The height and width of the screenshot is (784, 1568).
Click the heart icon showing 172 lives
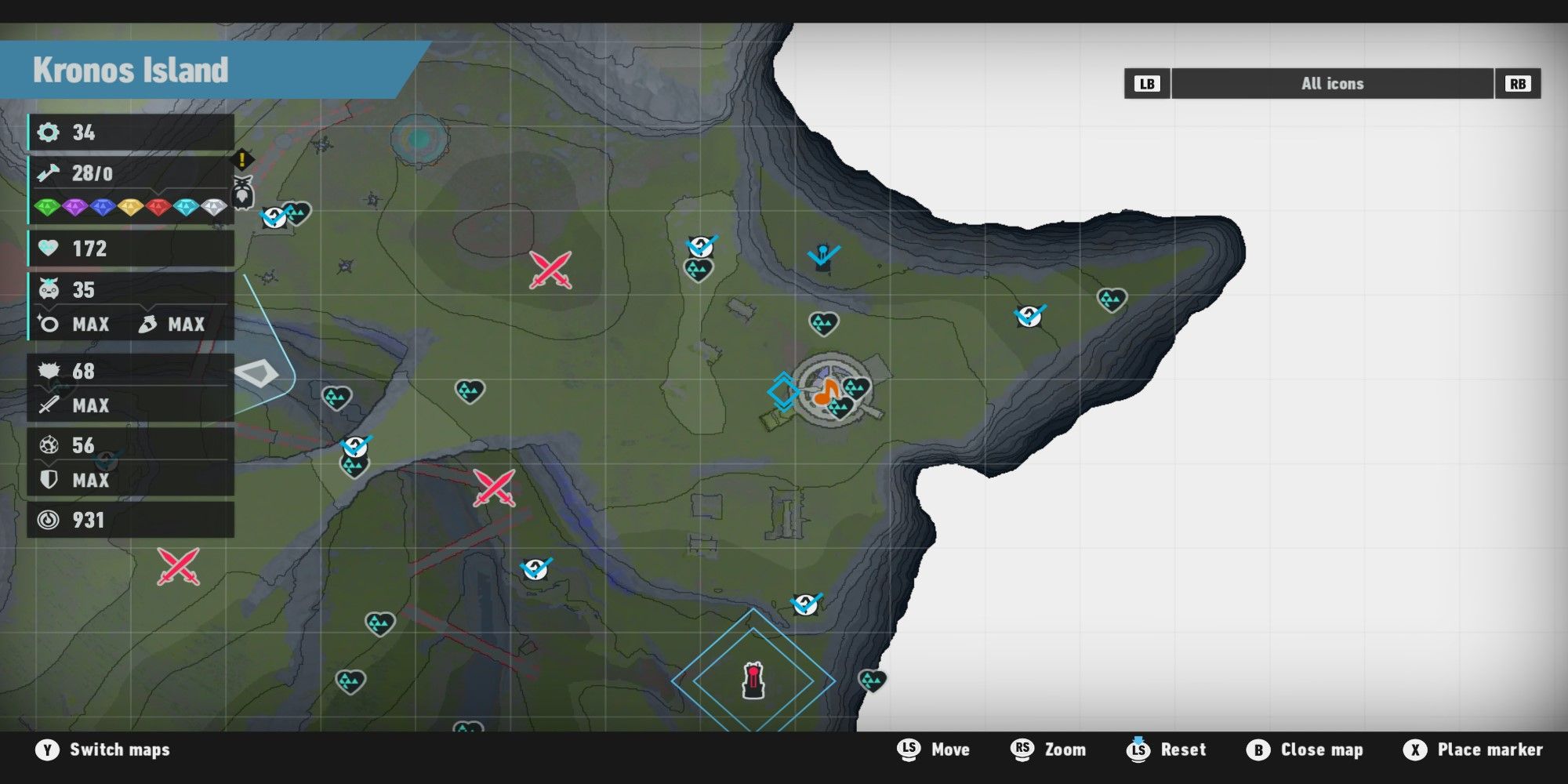click(49, 249)
